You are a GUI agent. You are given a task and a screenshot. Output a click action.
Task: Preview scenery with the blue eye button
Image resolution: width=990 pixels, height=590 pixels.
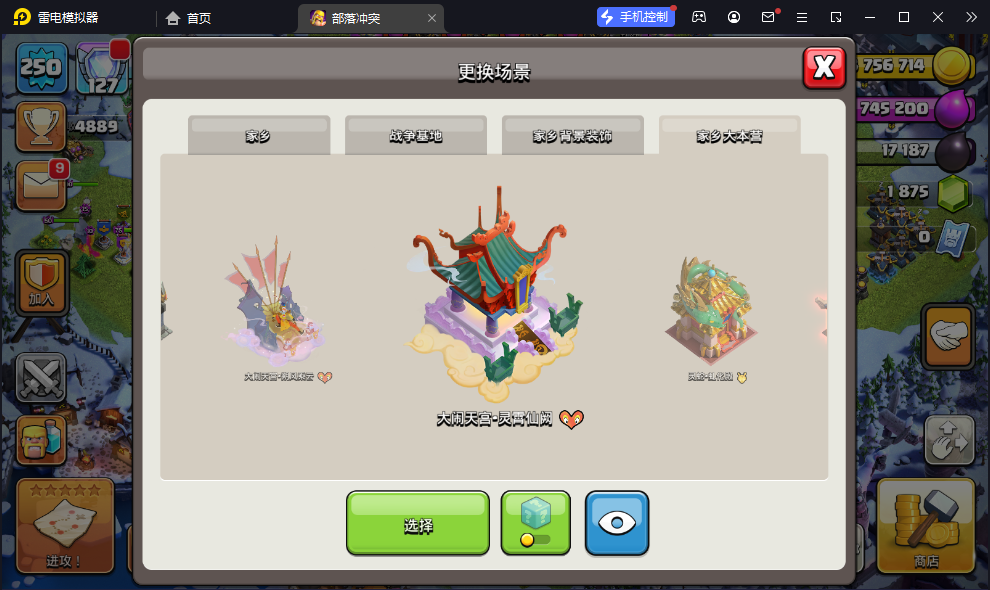click(x=617, y=523)
